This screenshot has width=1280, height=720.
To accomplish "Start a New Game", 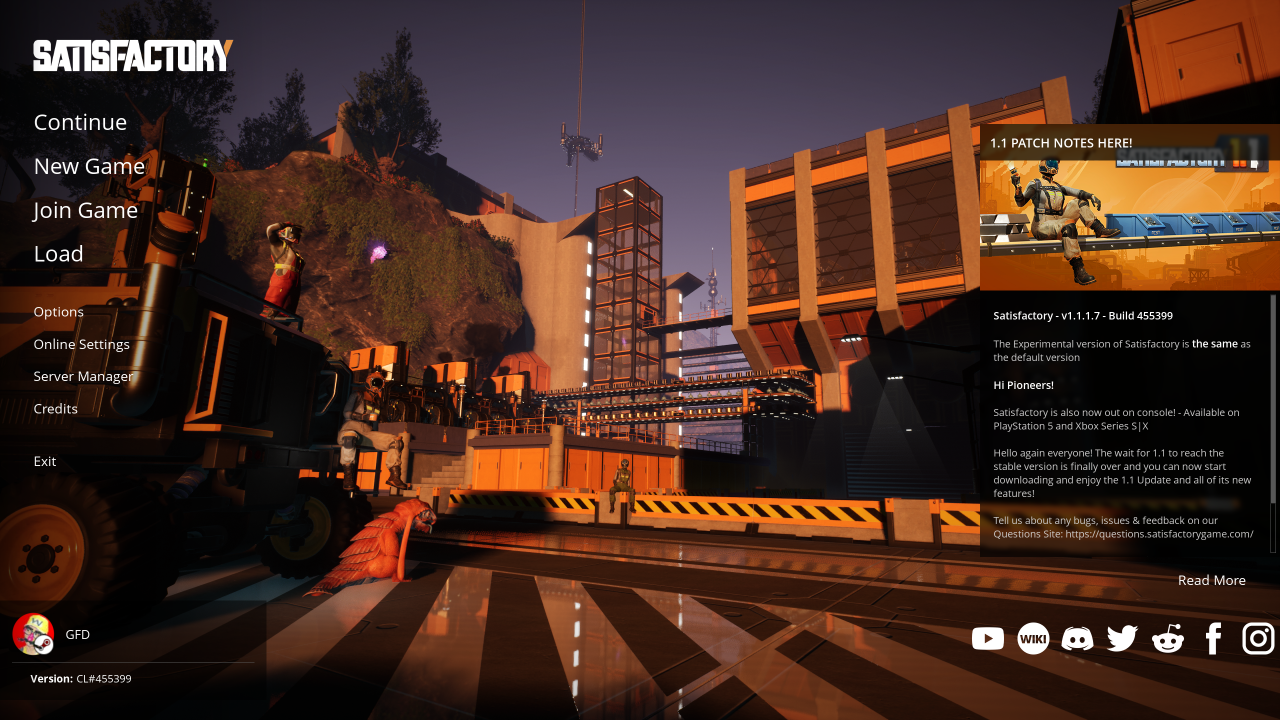I will pyautogui.click(x=89, y=166).
